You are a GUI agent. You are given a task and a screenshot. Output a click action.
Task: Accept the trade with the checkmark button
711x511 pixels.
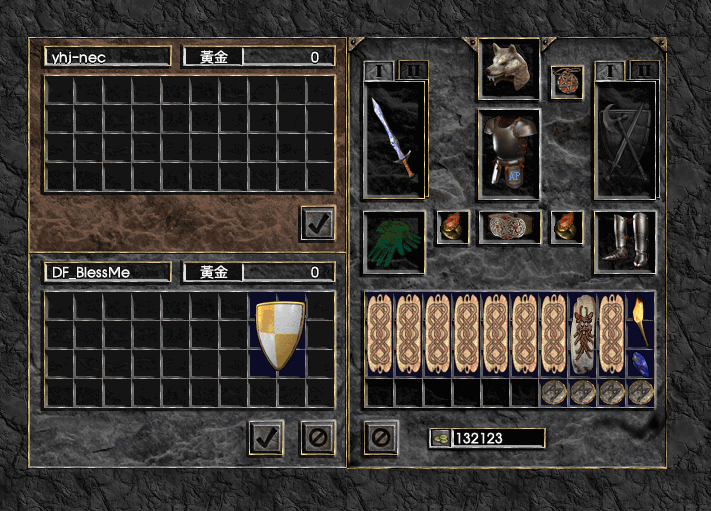[266, 437]
